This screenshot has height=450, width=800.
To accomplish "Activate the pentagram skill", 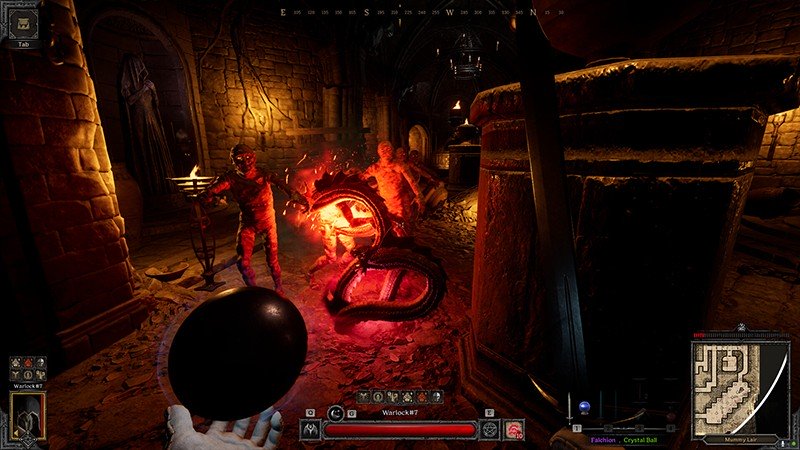I will click(x=490, y=429).
